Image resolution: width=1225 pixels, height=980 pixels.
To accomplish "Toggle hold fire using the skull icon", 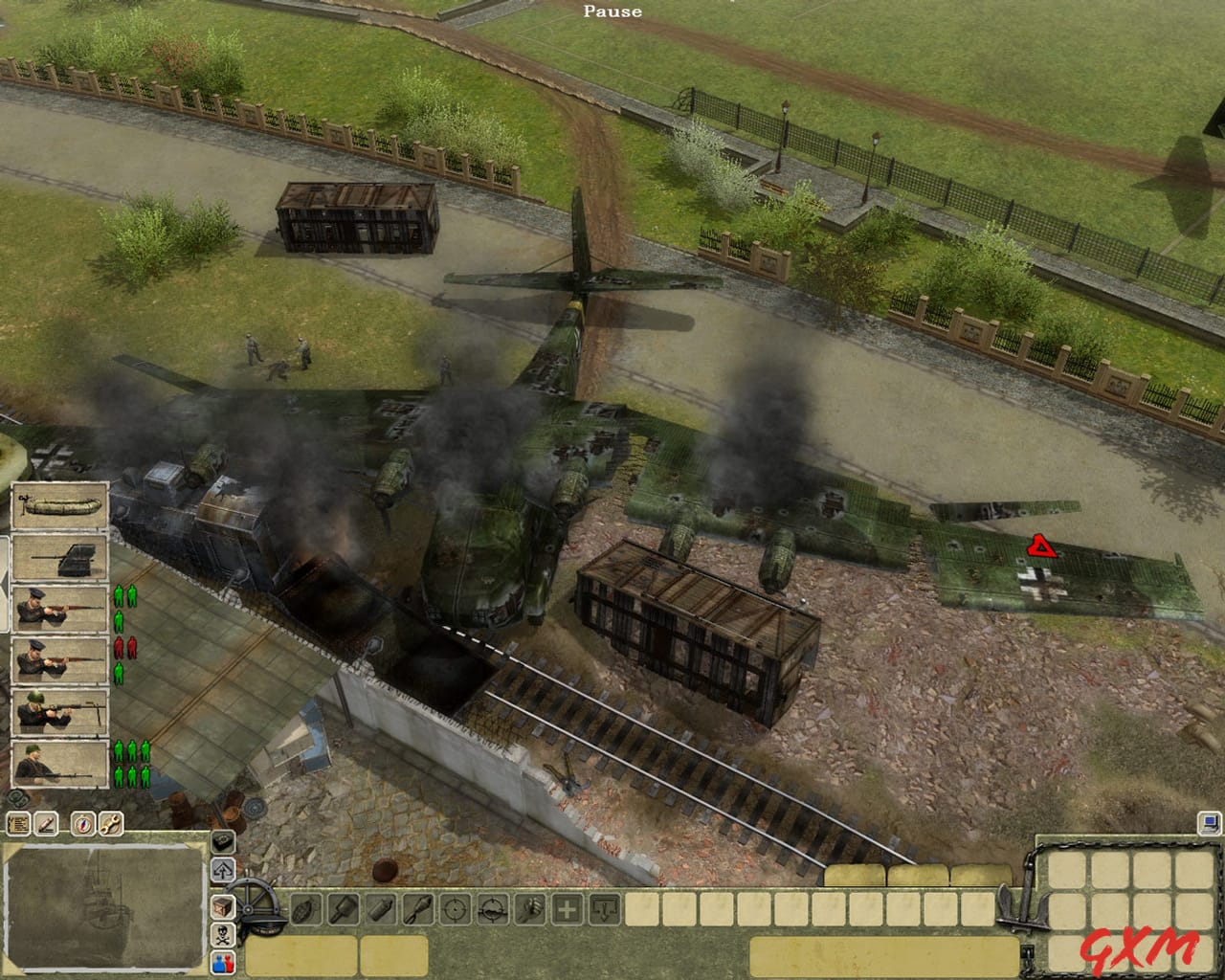I will [224, 934].
